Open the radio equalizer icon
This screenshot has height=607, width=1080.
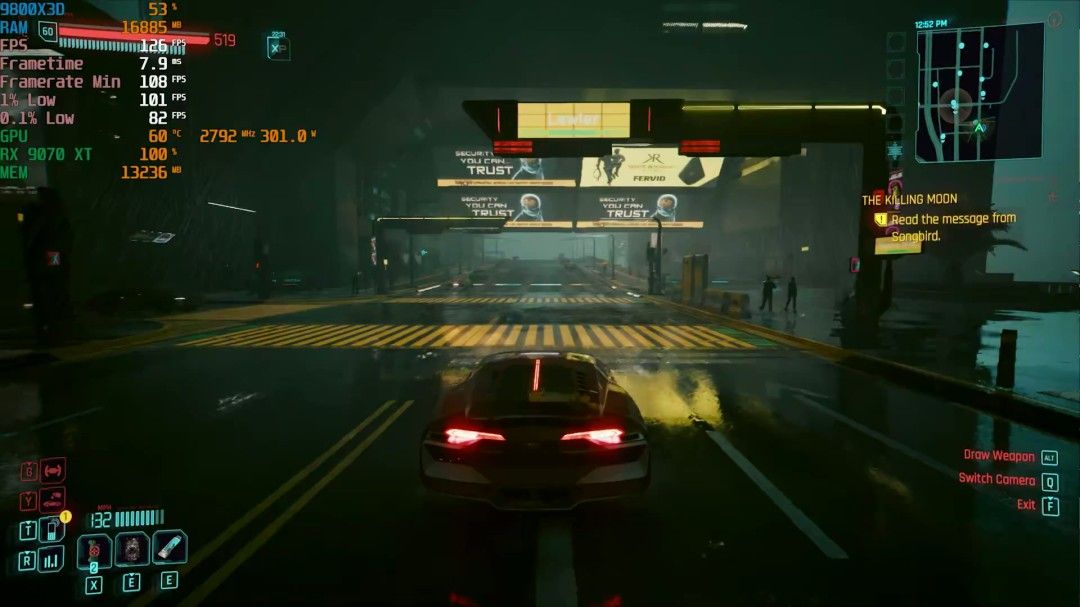point(51,558)
